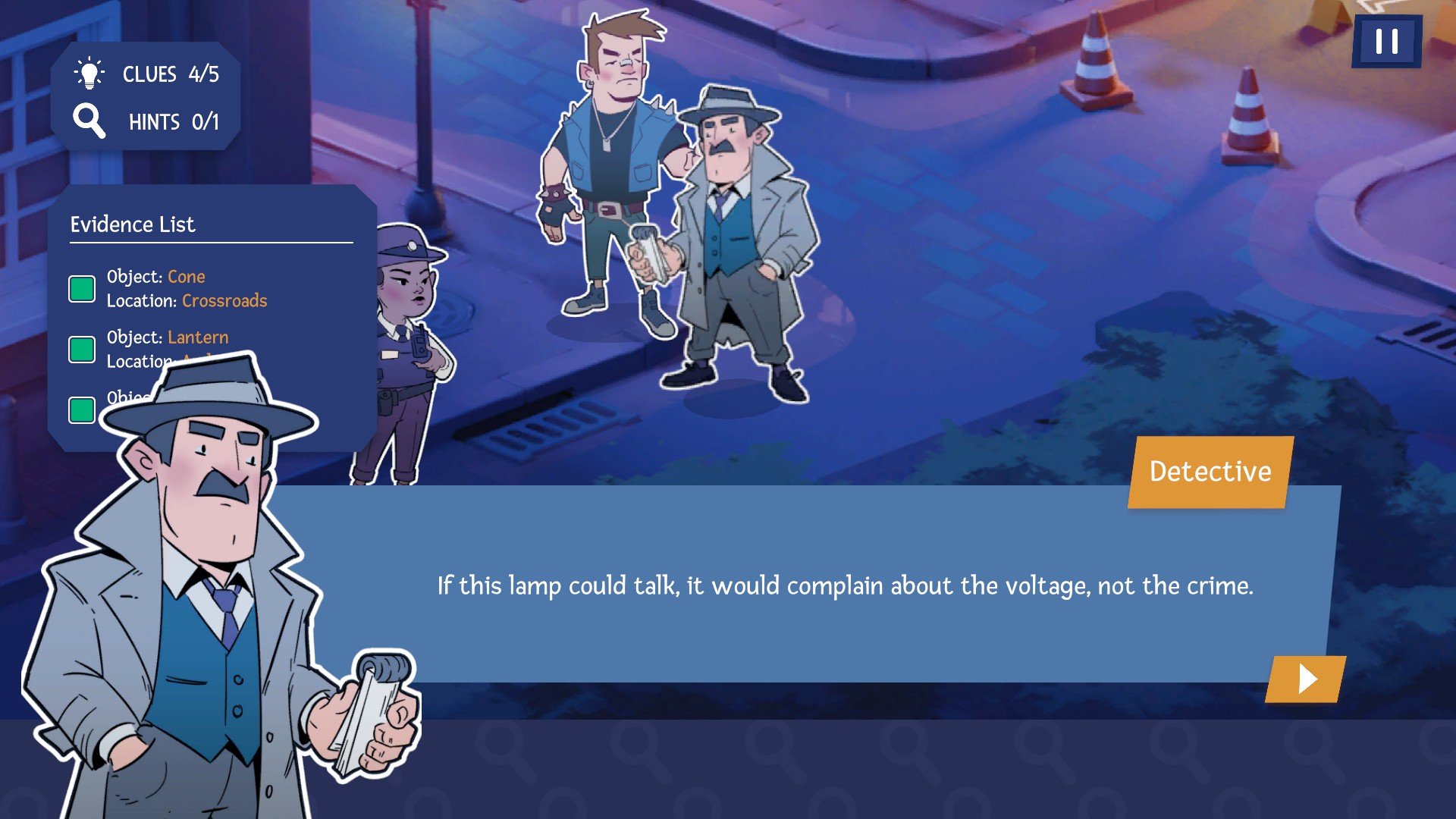The image size is (1456, 819).
Task: Open the clues lightbulb counter
Action: pyautogui.click(x=89, y=74)
